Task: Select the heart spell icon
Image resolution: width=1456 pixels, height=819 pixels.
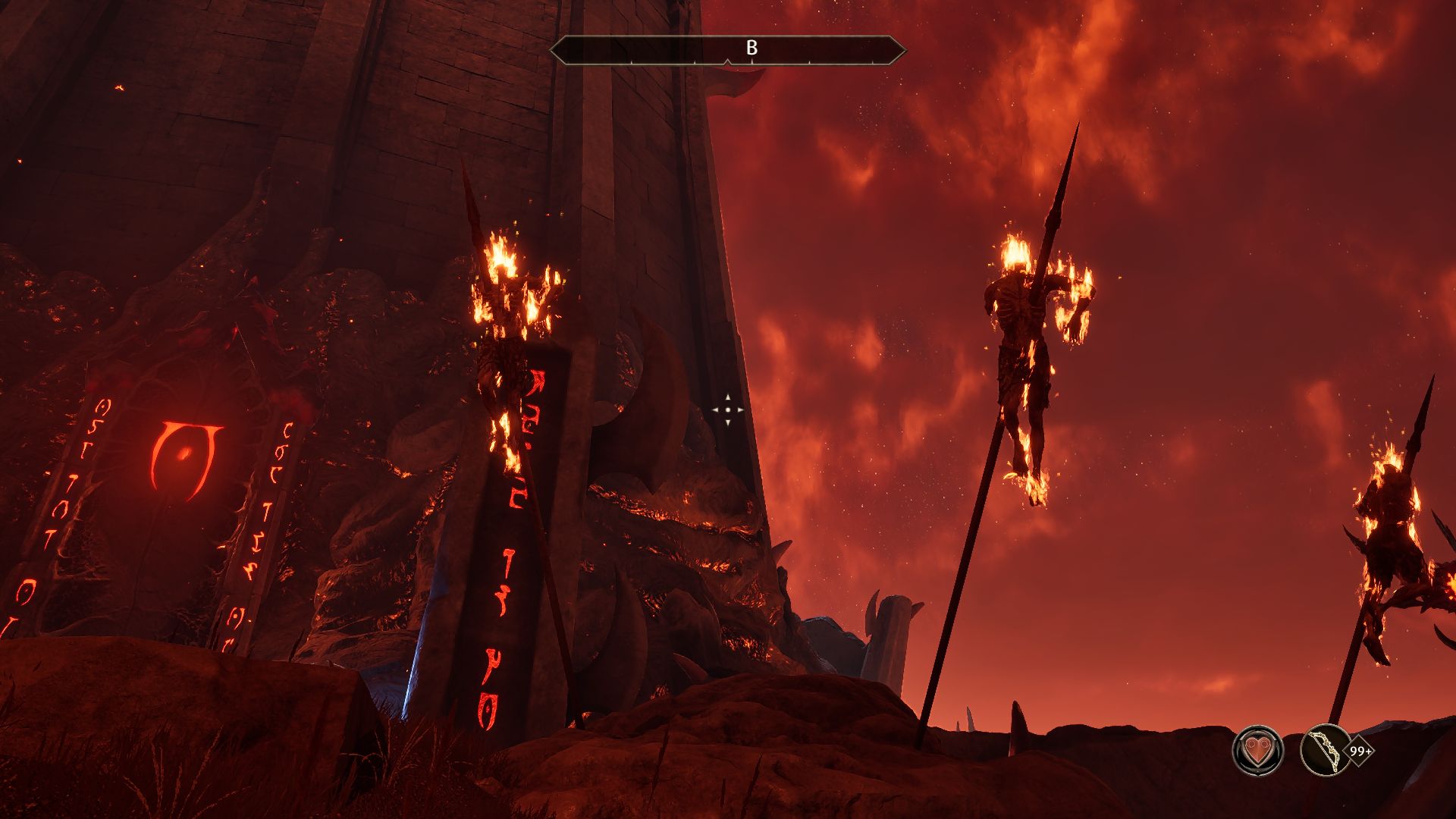Action: click(1257, 751)
